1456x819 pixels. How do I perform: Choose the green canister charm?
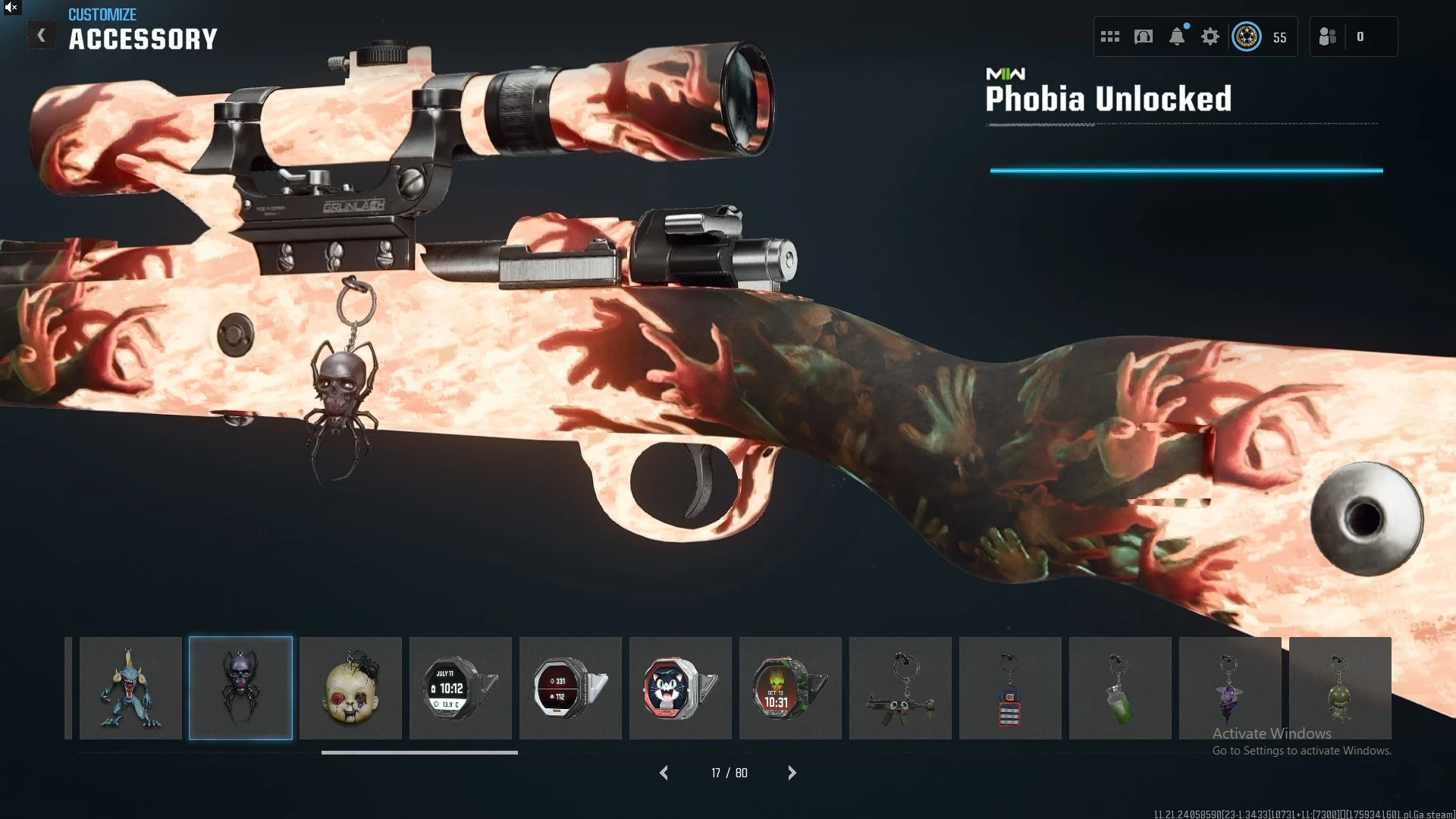pyautogui.click(x=1120, y=689)
